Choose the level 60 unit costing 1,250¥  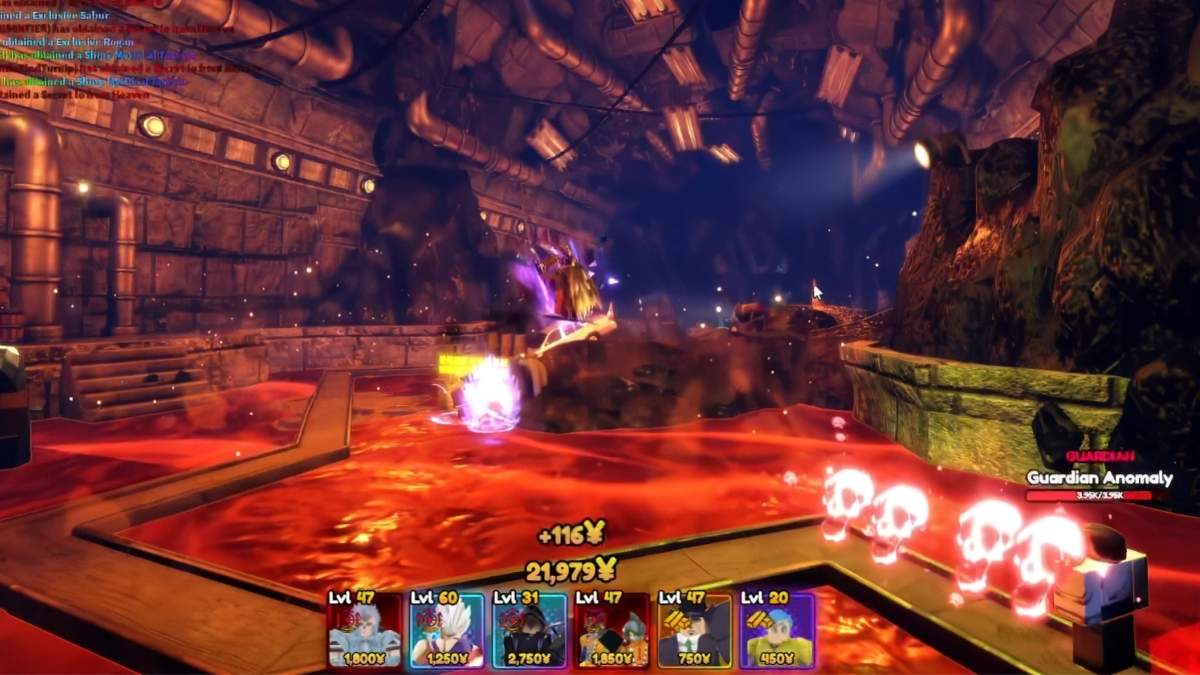click(447, 630)
